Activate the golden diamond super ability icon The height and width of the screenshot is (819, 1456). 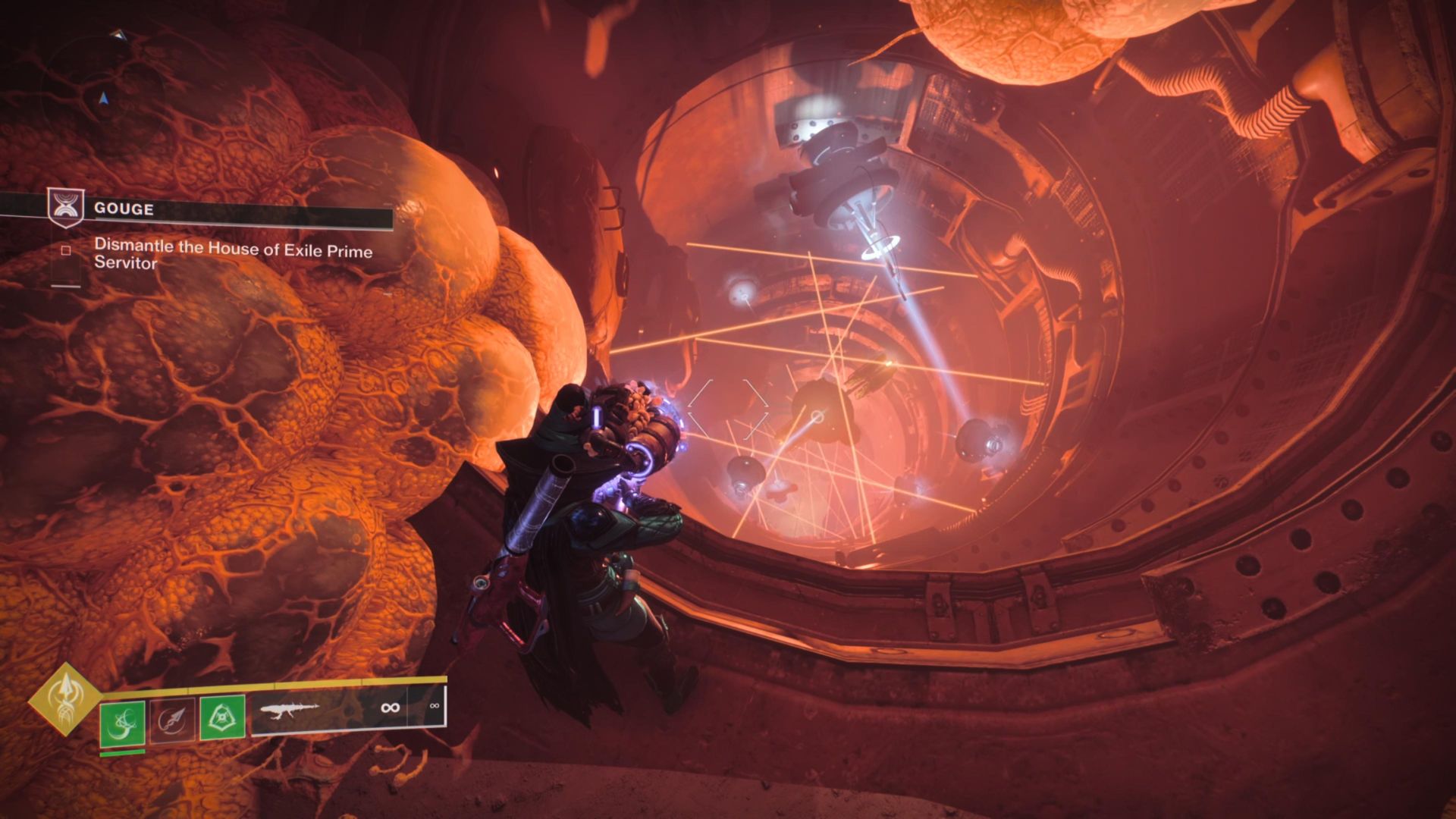coord(65,699)
